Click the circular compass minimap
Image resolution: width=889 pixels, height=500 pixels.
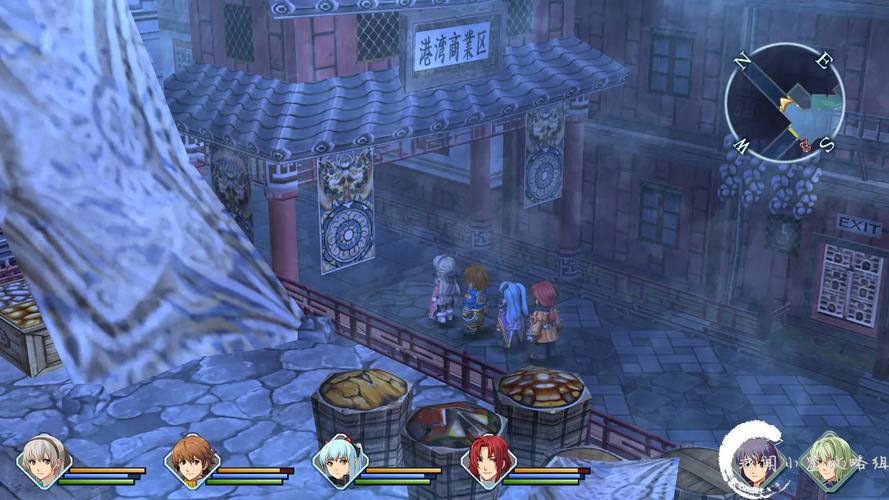click(x=785, y=103)
